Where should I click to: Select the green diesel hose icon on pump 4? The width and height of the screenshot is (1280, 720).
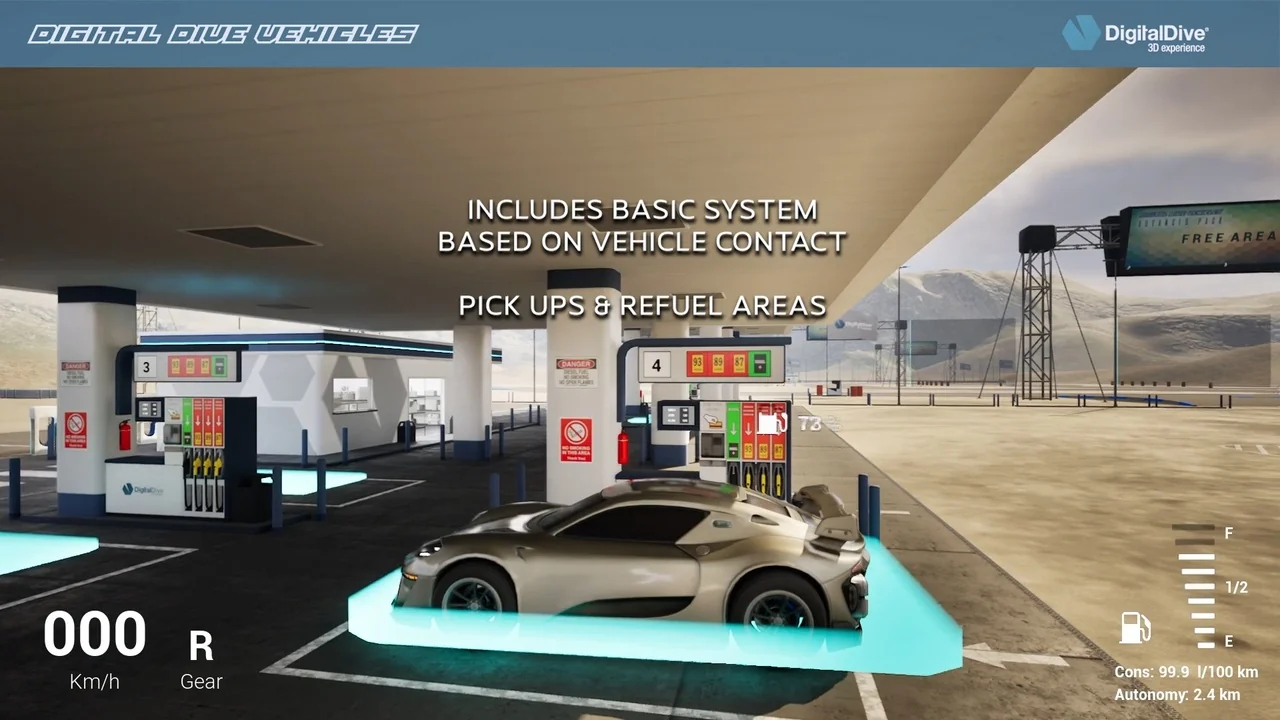pyautogui.click(x=733, y=425)
